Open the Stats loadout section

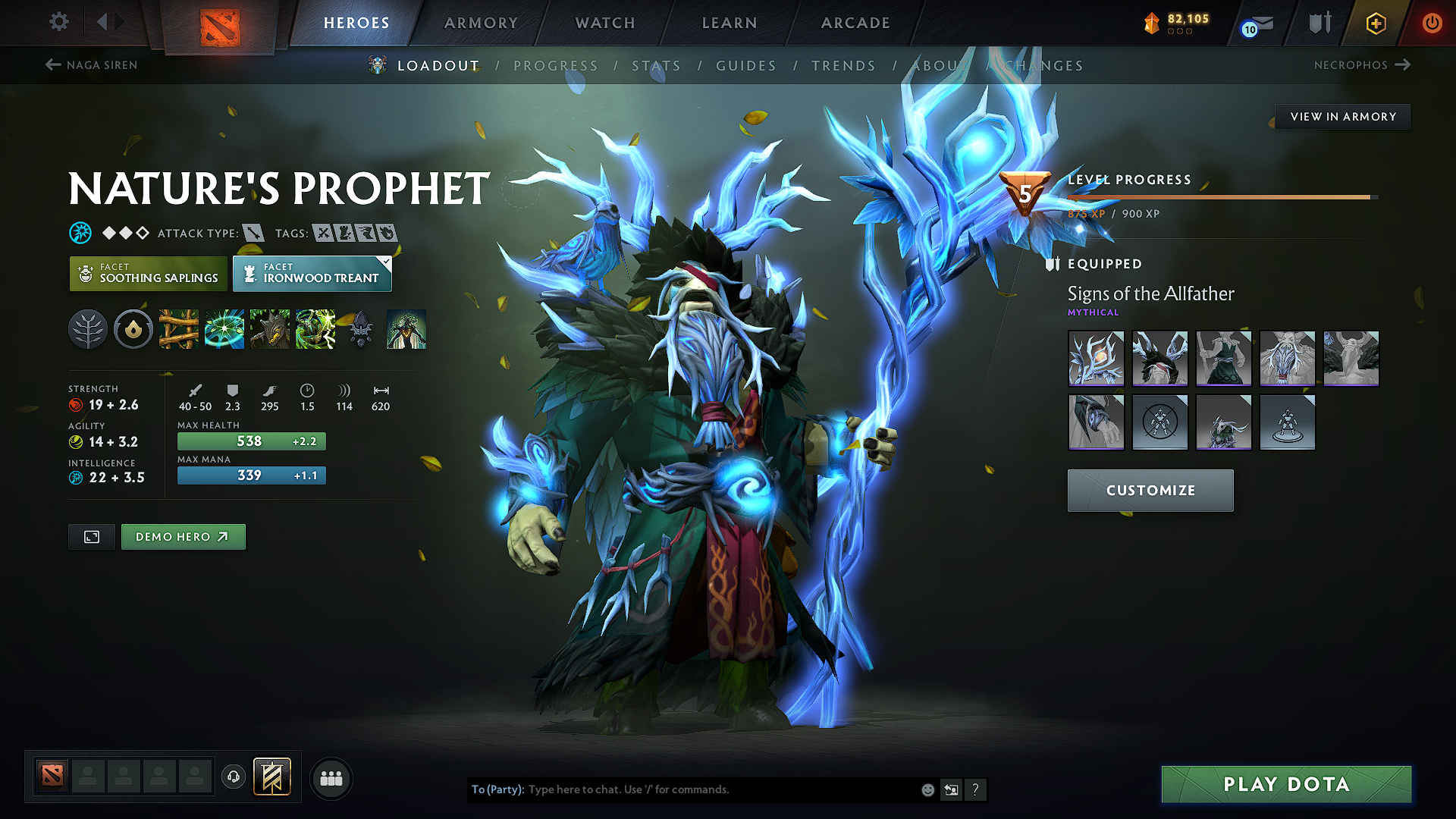pos(657,66)
